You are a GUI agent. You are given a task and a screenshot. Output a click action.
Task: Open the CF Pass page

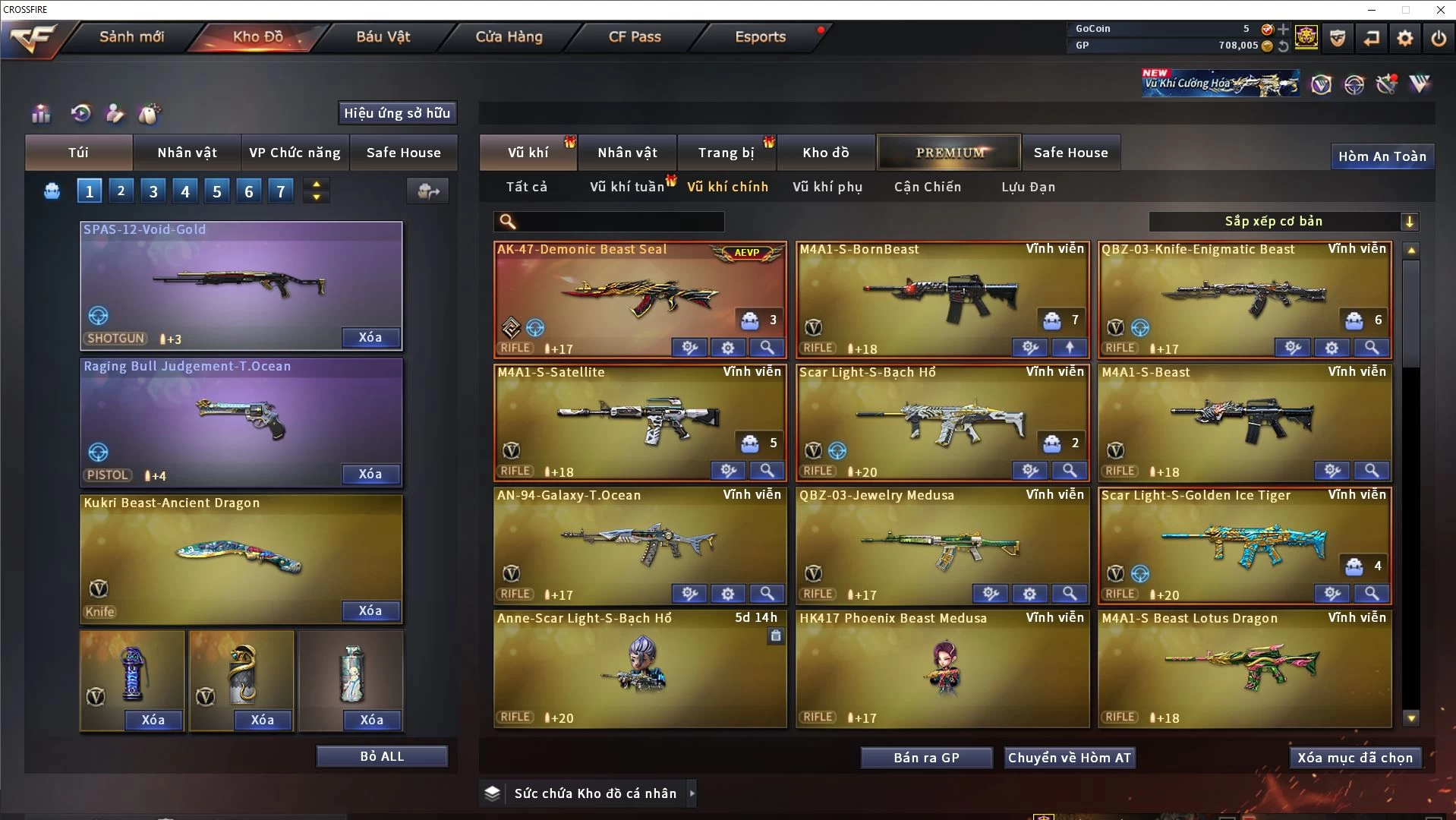click(x=635, y=36)
